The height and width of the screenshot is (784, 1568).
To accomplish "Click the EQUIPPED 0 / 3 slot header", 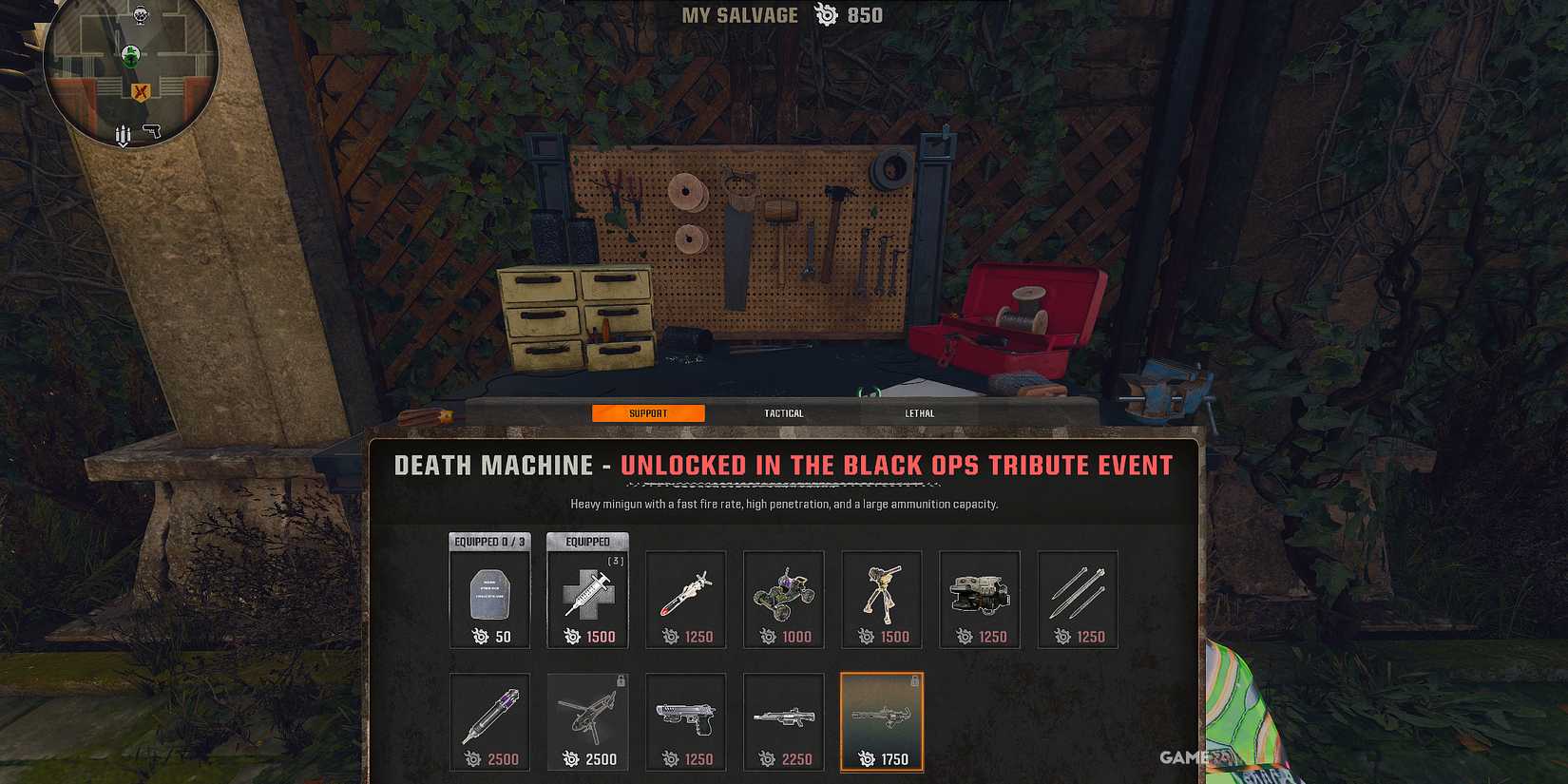I will pos(489,541).
